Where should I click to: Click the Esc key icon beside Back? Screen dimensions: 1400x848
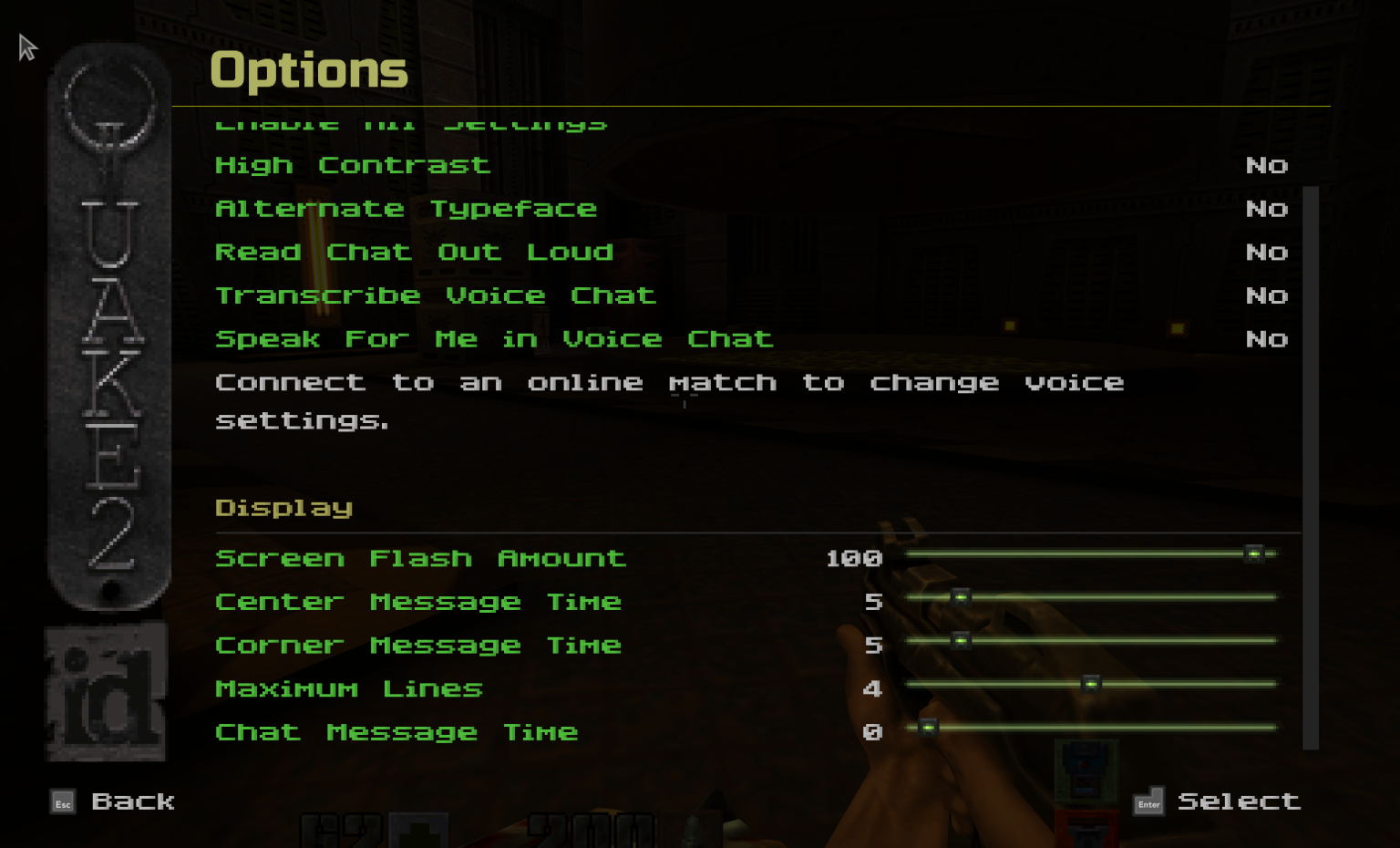[63, 803]
